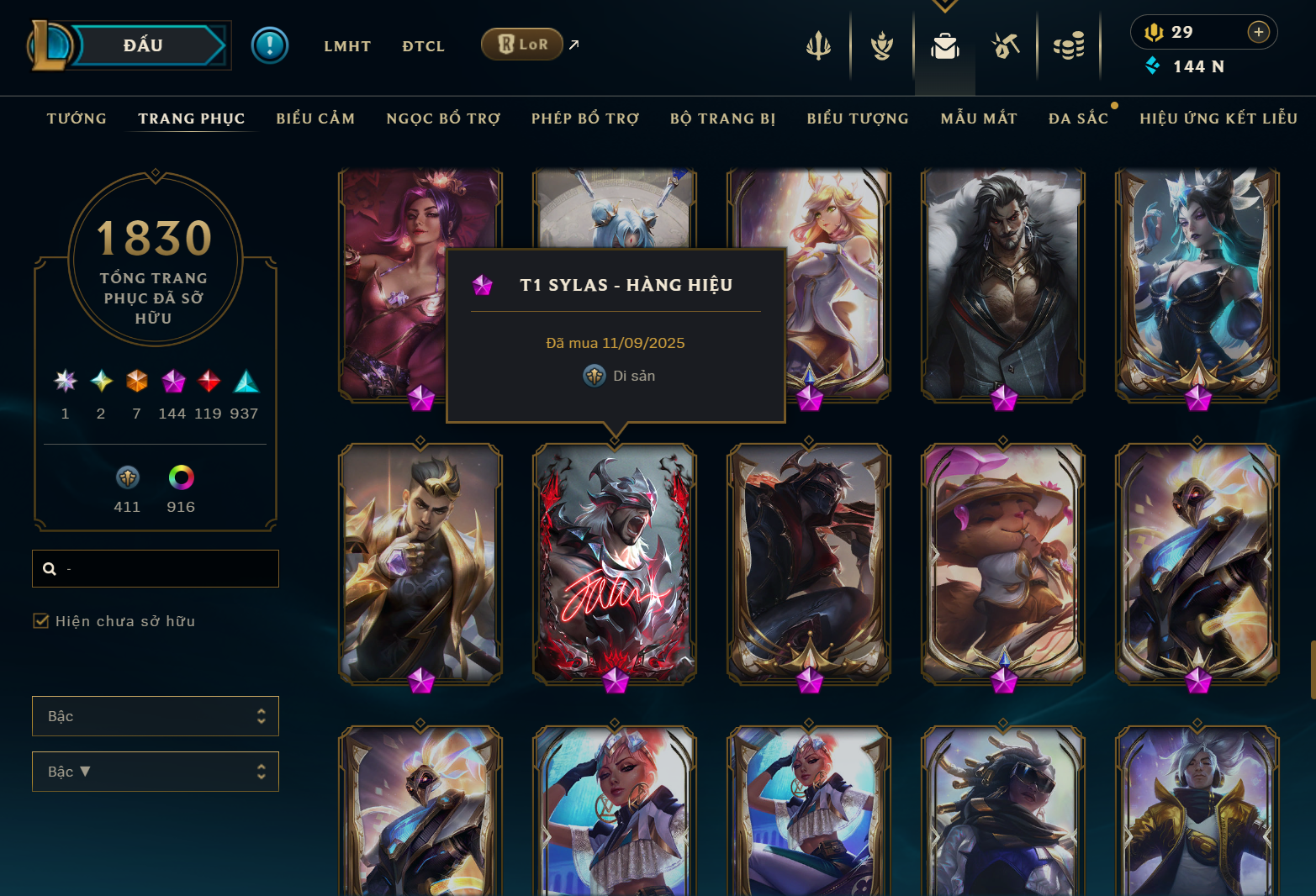
Task: Open Loot via the crafting hammer icon
Action: click(x=1006, y=46)
